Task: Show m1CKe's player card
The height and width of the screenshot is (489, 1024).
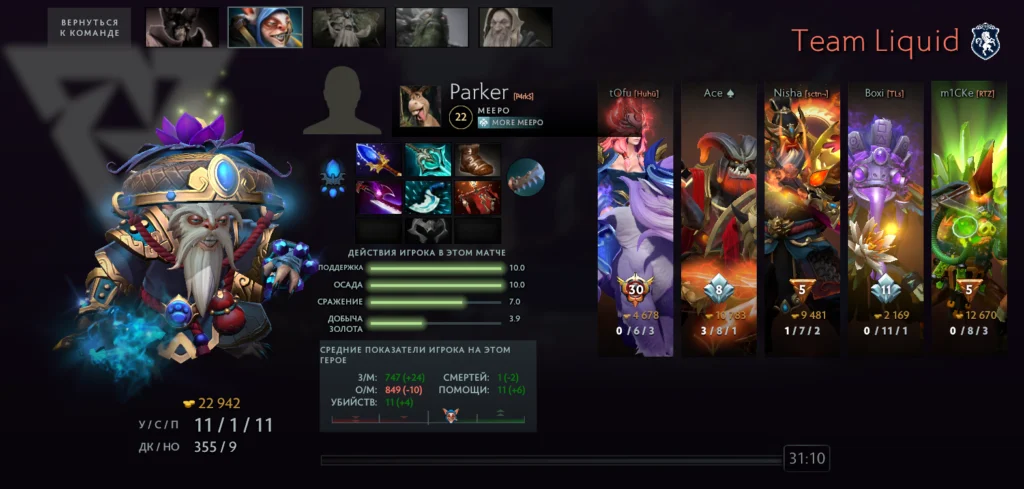Action: pos(968,220)
